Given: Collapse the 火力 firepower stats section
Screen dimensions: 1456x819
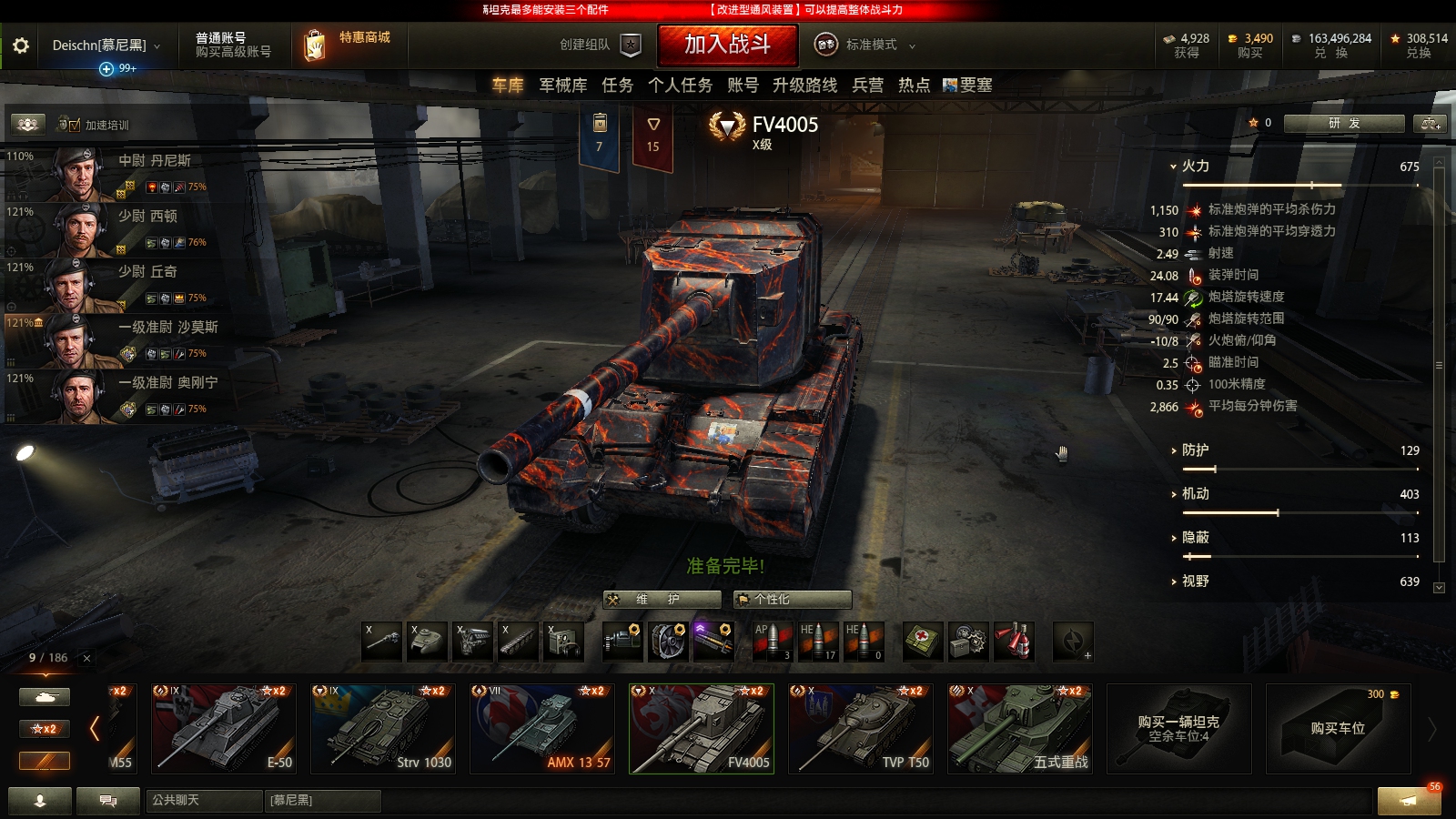Looking at the screenshot, I should (x=1175, y=167).
